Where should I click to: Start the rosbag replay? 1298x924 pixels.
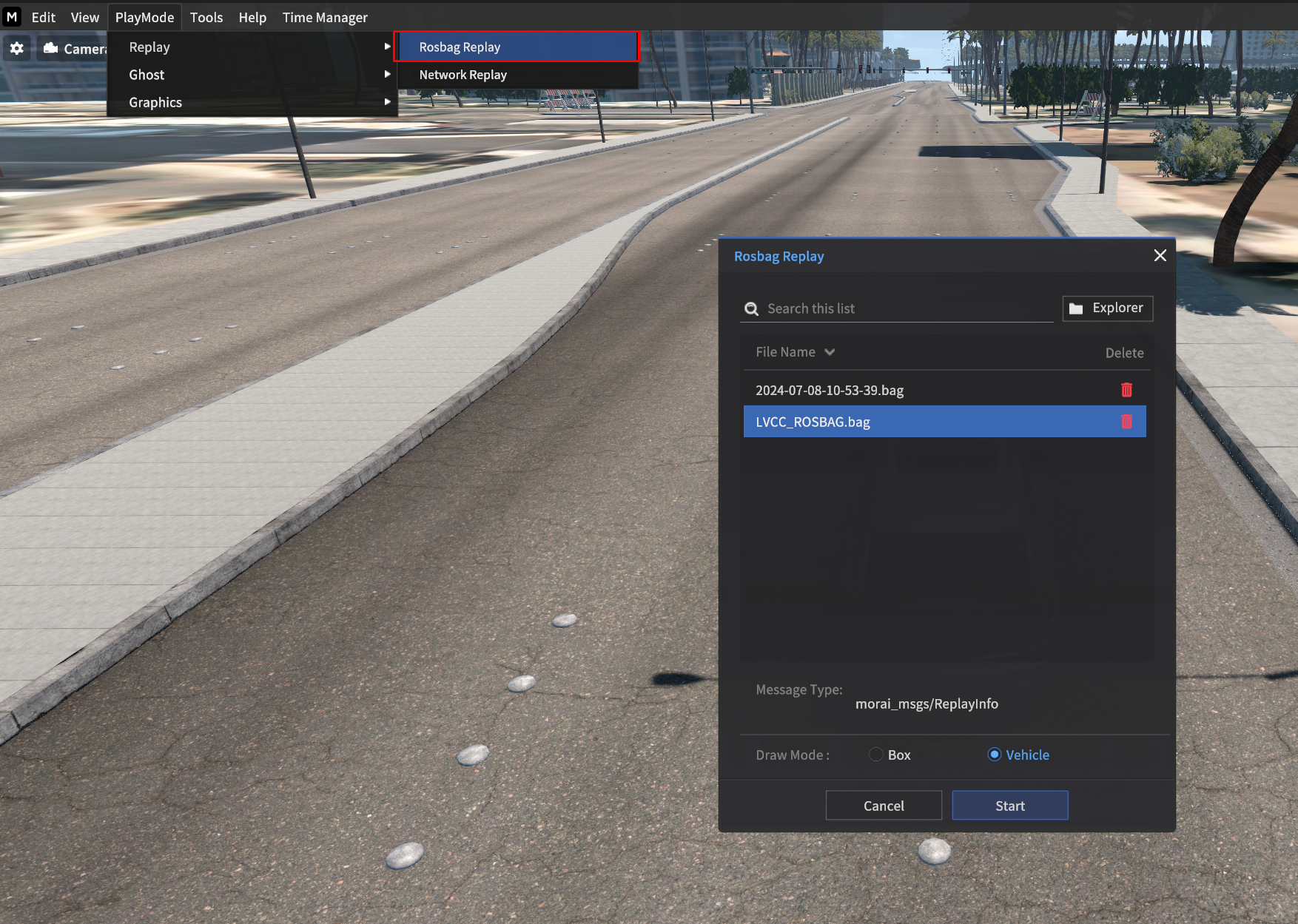click(1009, 806)
